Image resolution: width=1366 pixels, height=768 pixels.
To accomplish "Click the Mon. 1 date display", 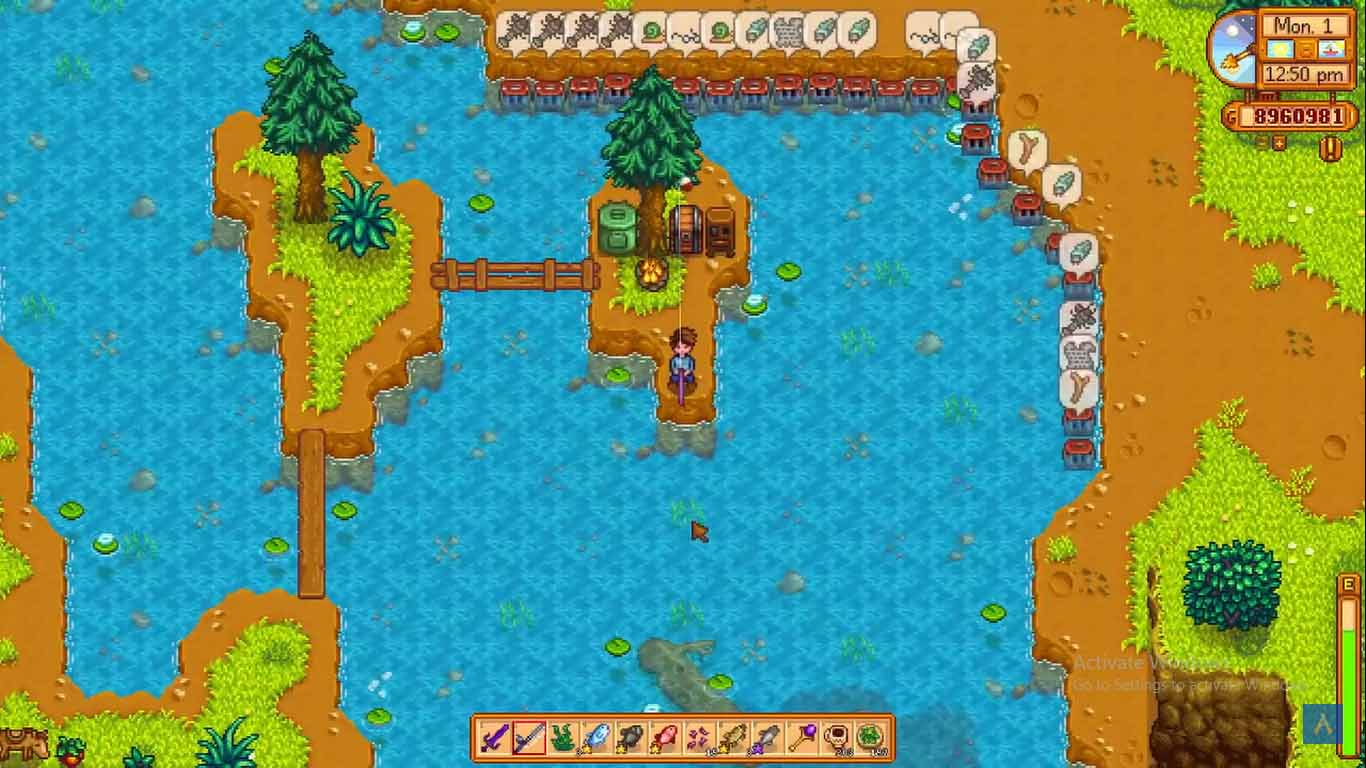I will click(1304, 27).
